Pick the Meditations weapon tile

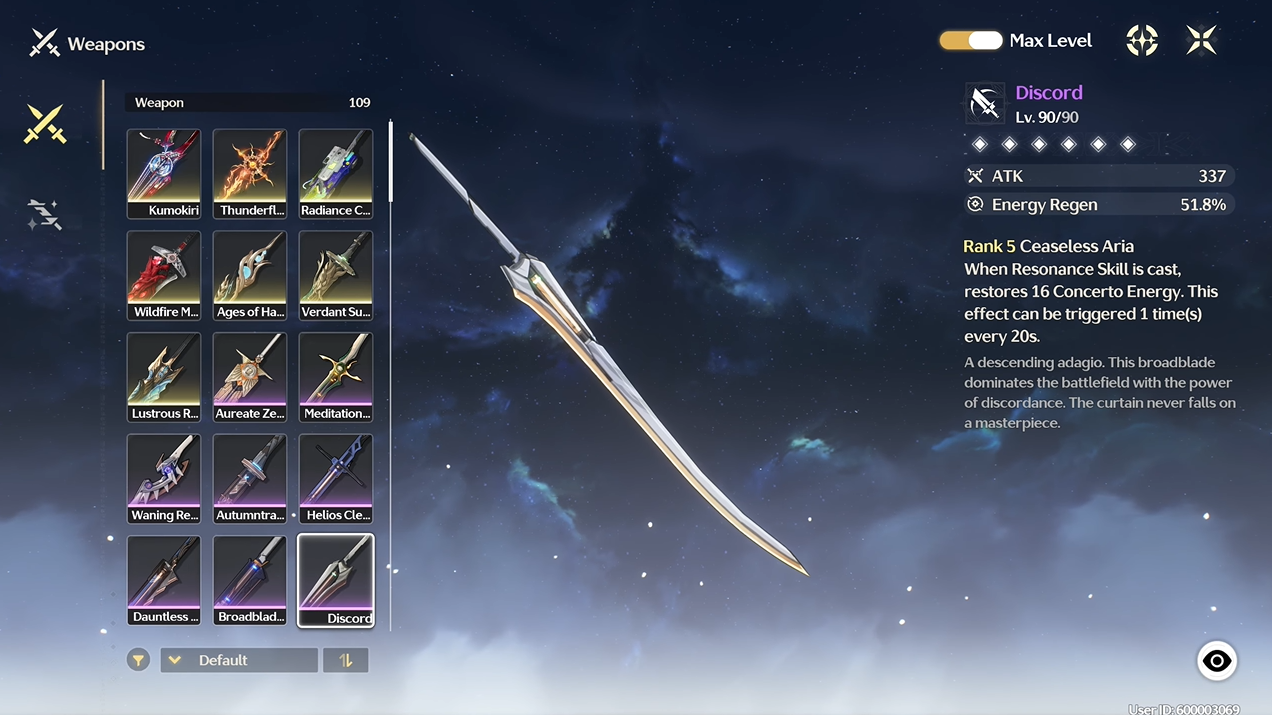coord(336,377)
